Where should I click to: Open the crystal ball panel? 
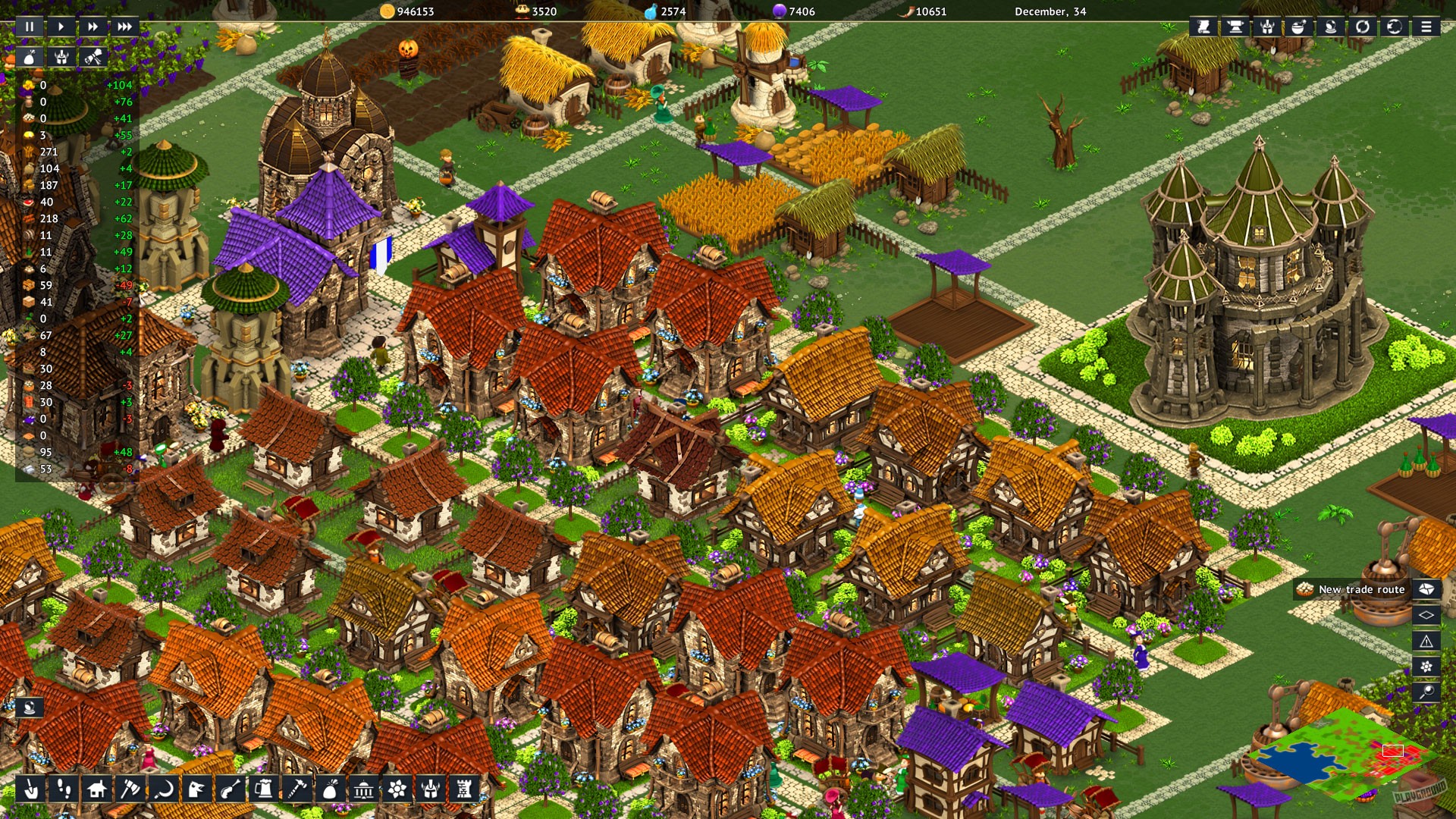[1330, 27]
